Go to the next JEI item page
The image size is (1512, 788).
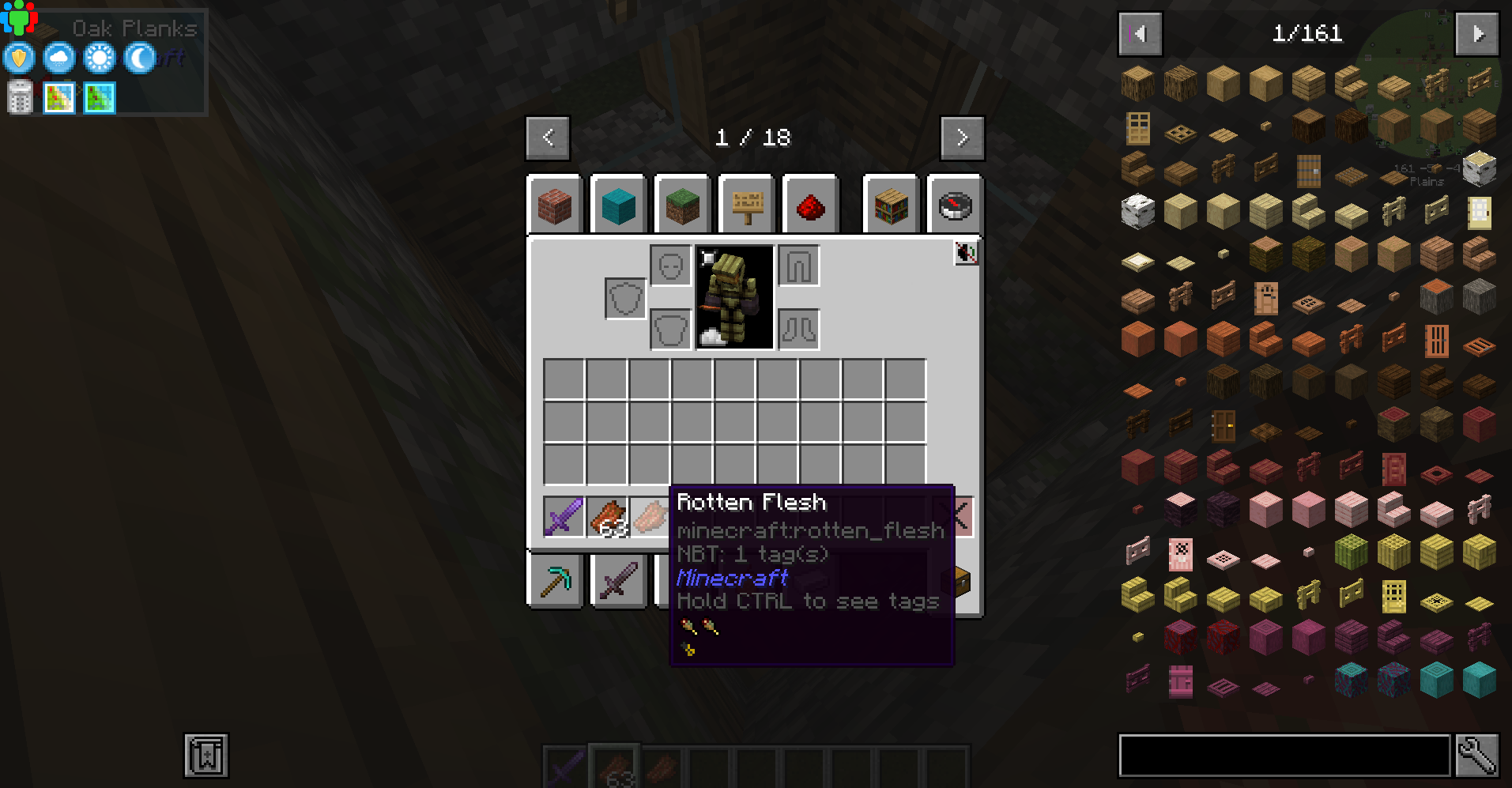1476,33
